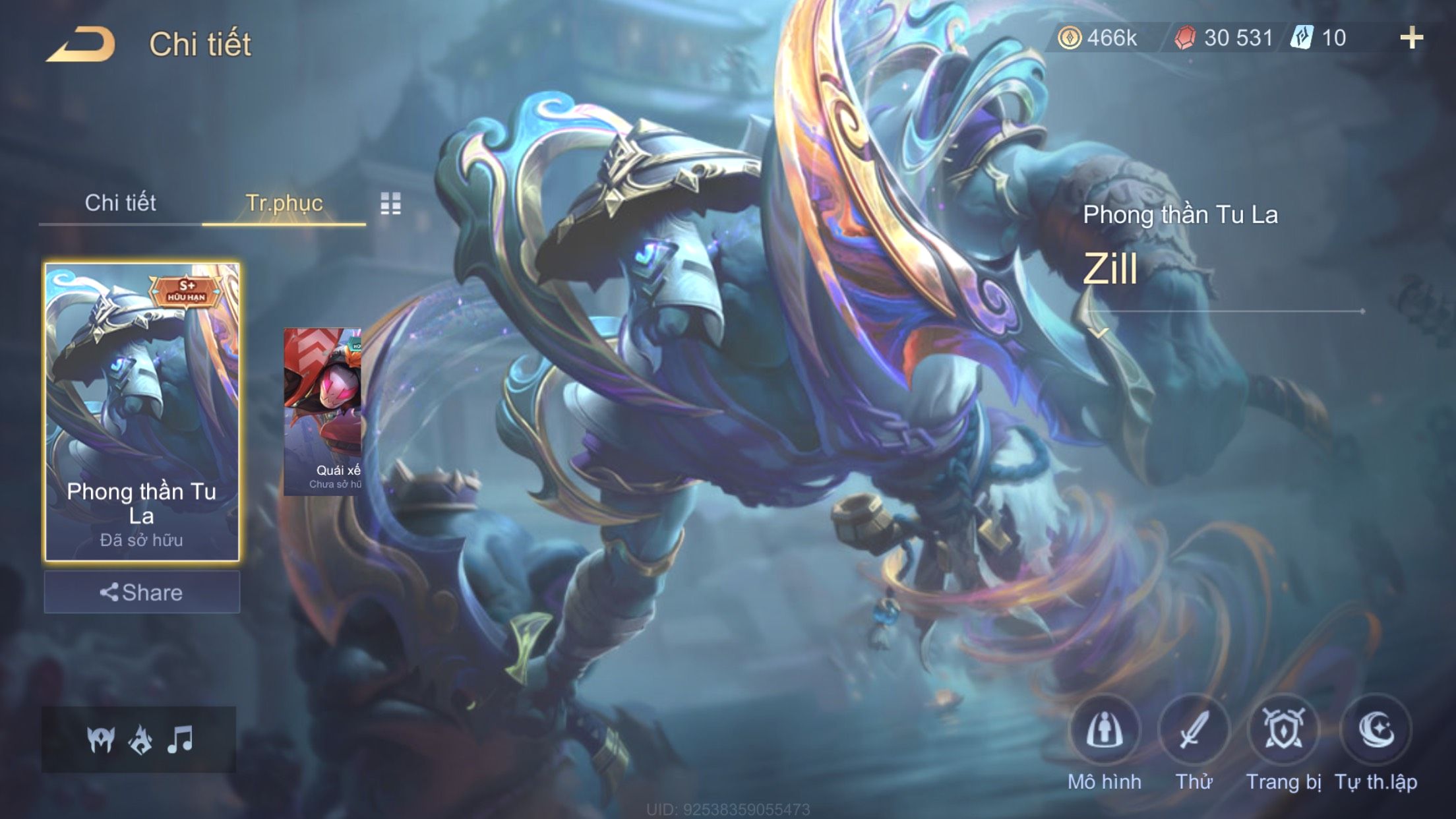The image size is (1456, 819).
Task: Switch to the Chi tiết tab
Action: coord(120,203)
